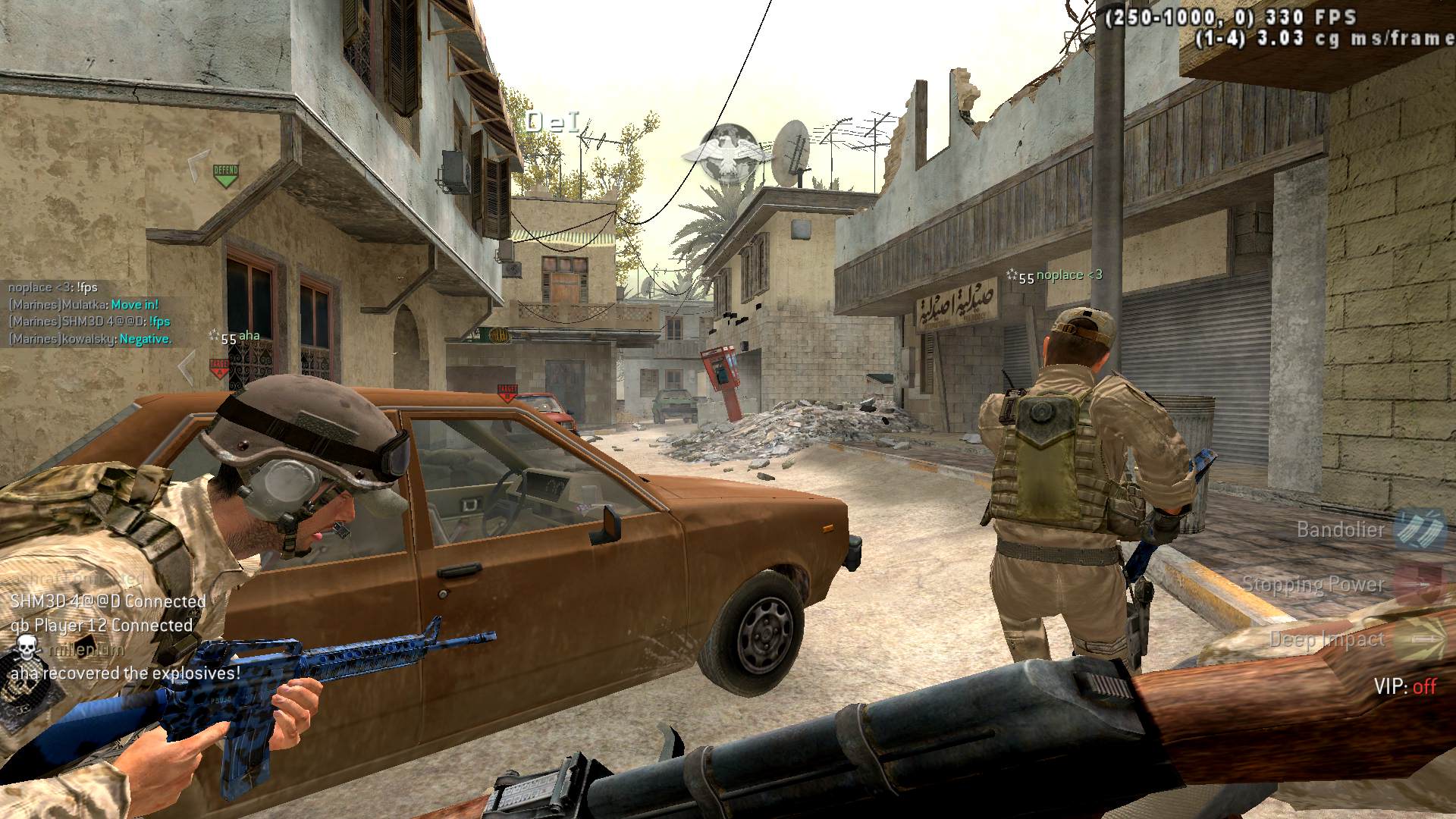Toggle the VIP off indicator
1456x819 pixels.
[x=1405, y=686]
